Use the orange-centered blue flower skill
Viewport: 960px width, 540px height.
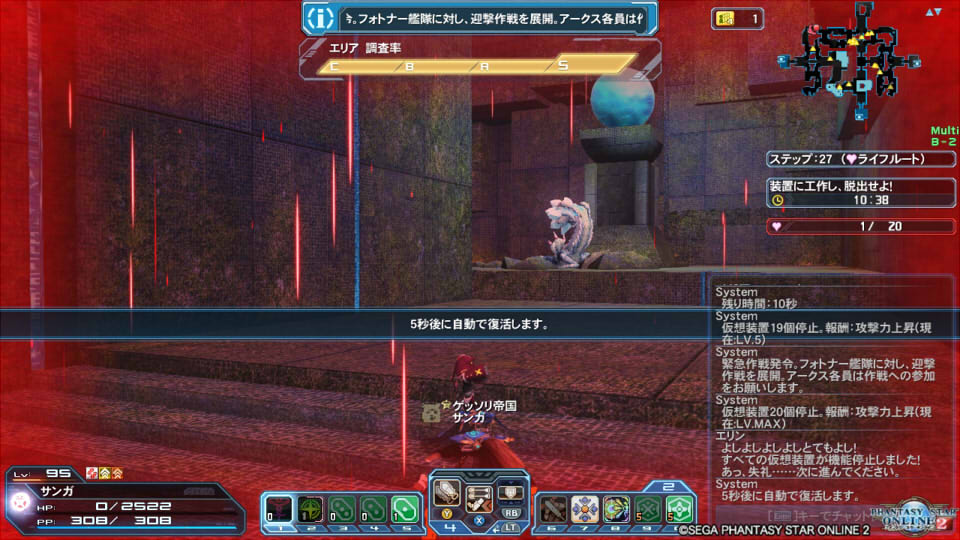pyautogui.click(x=586, y=509)
